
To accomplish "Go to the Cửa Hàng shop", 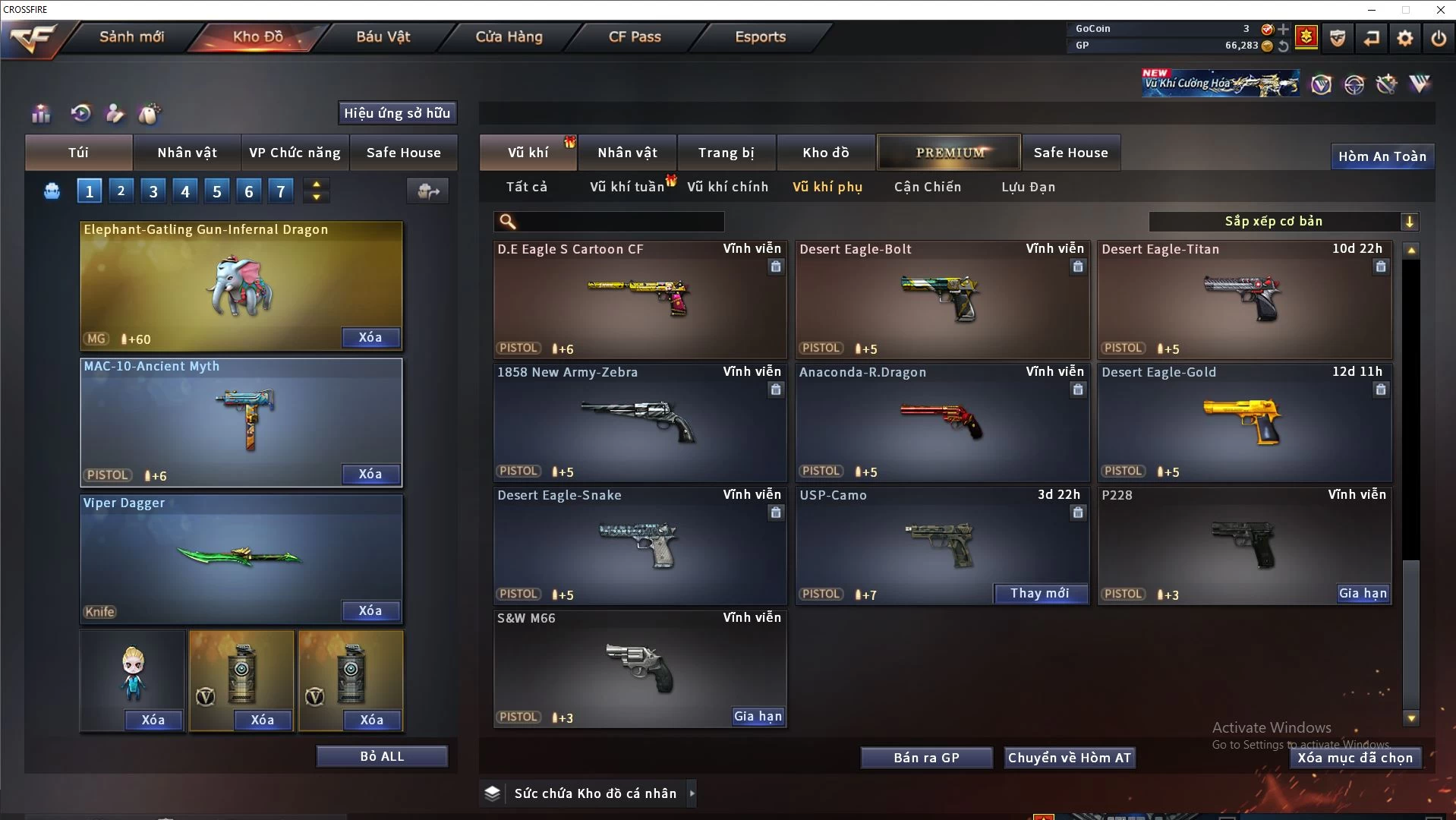I will tap(509, 36).
